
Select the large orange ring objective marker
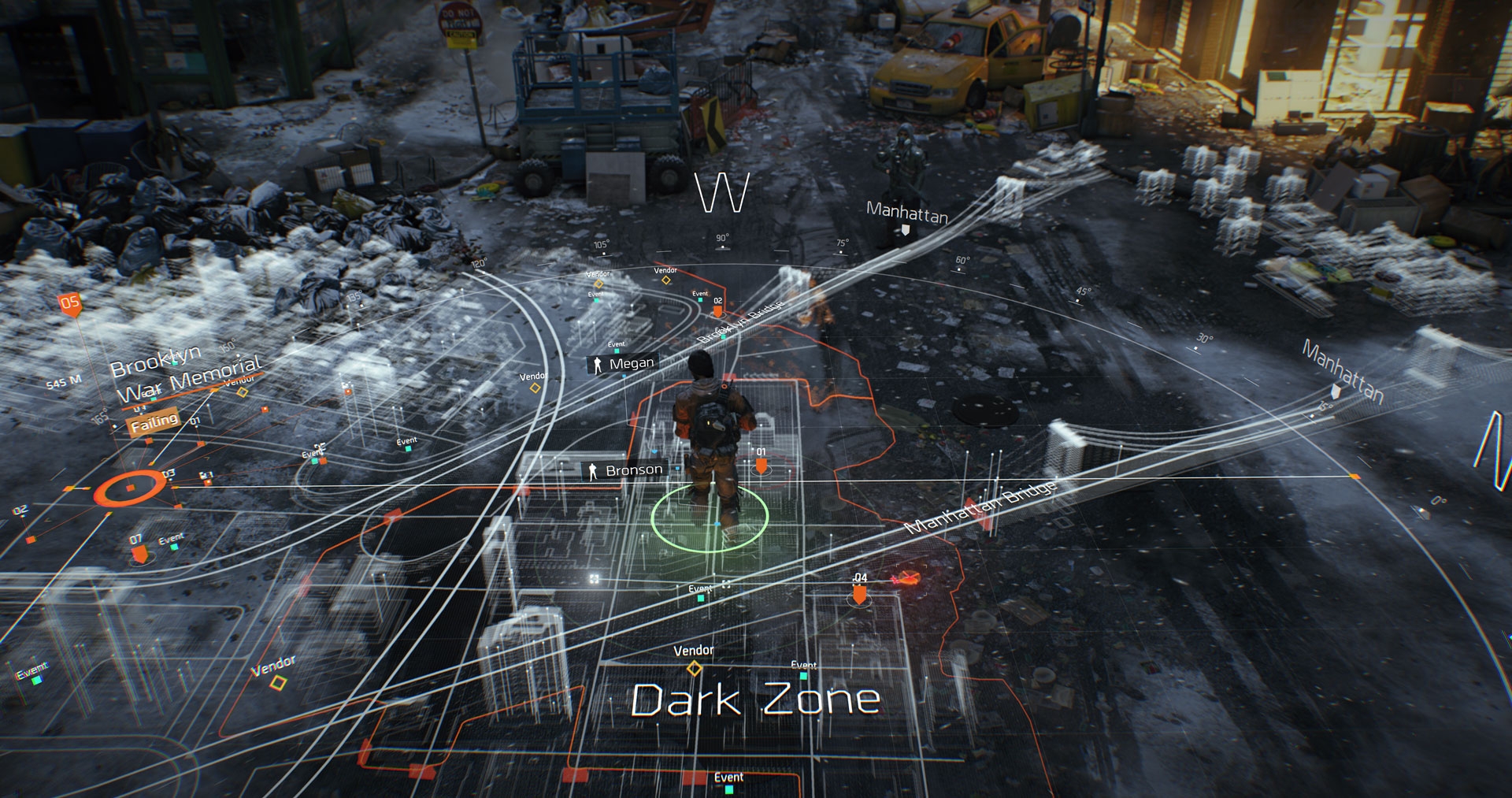(130, 488)
